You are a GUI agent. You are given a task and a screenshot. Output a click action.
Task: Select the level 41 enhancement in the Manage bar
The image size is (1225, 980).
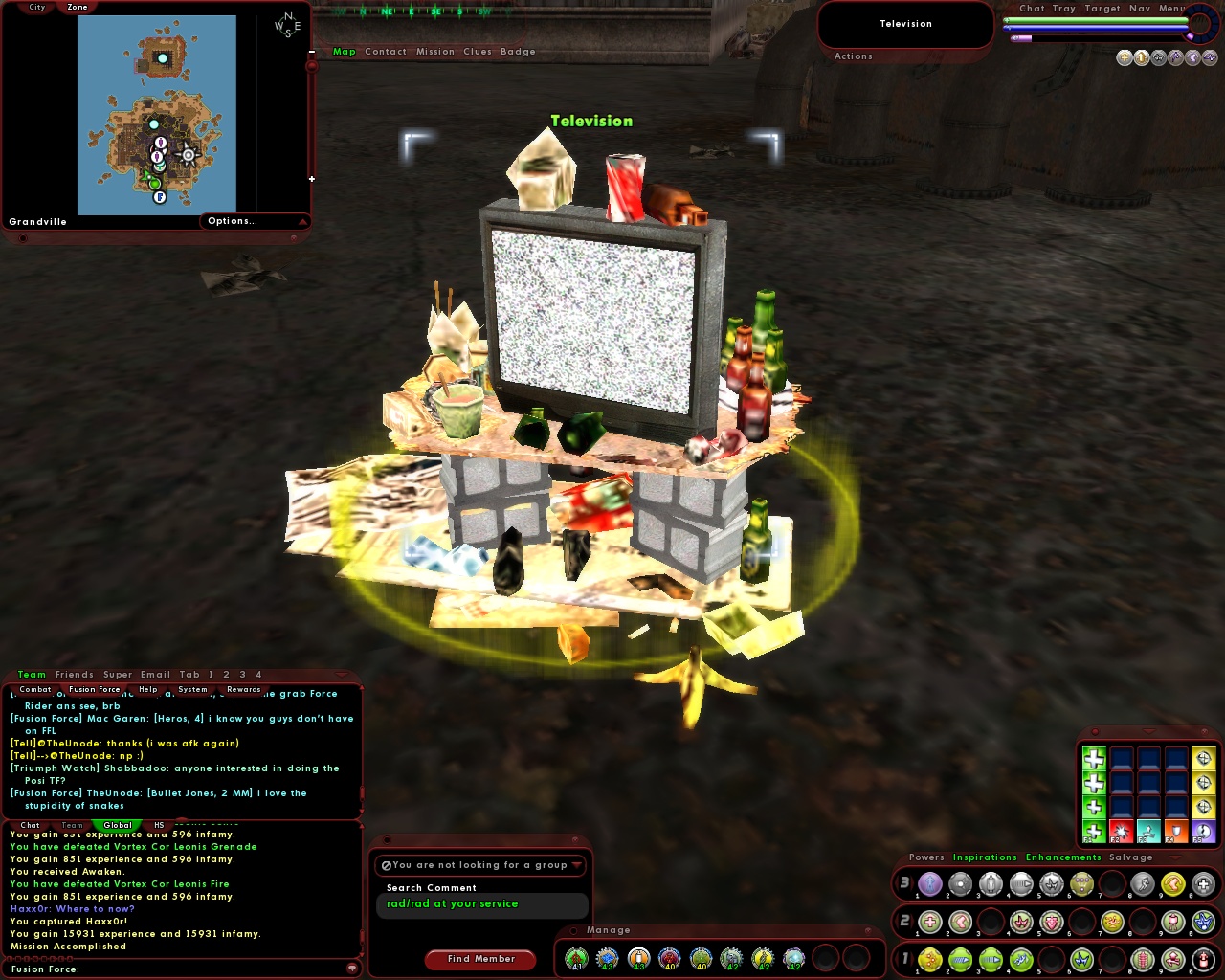coord(578,957)
